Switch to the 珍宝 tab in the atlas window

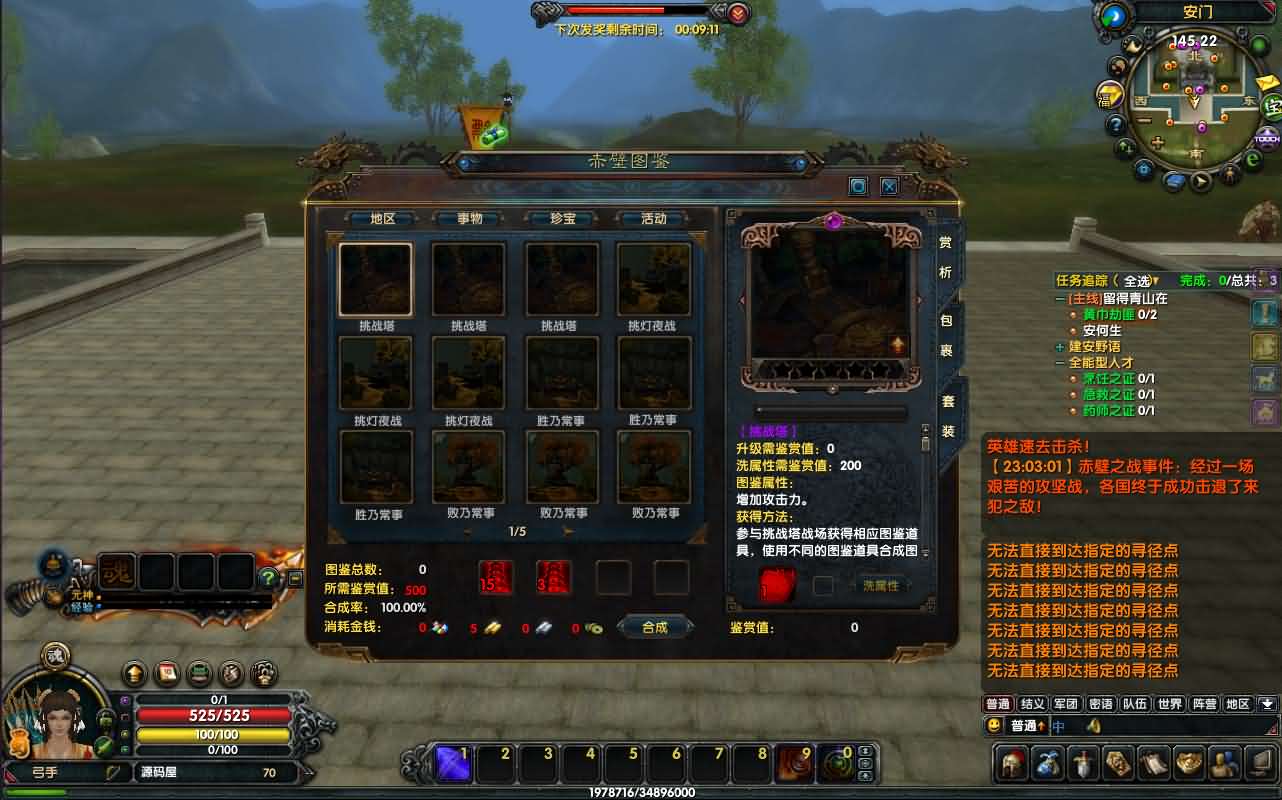[561, 217]
